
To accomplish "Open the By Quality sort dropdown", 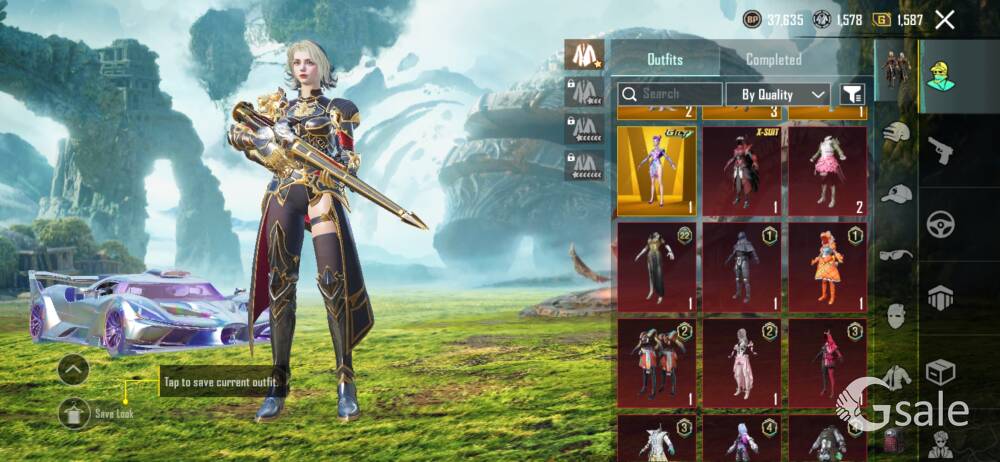I will tap(778, 94).
